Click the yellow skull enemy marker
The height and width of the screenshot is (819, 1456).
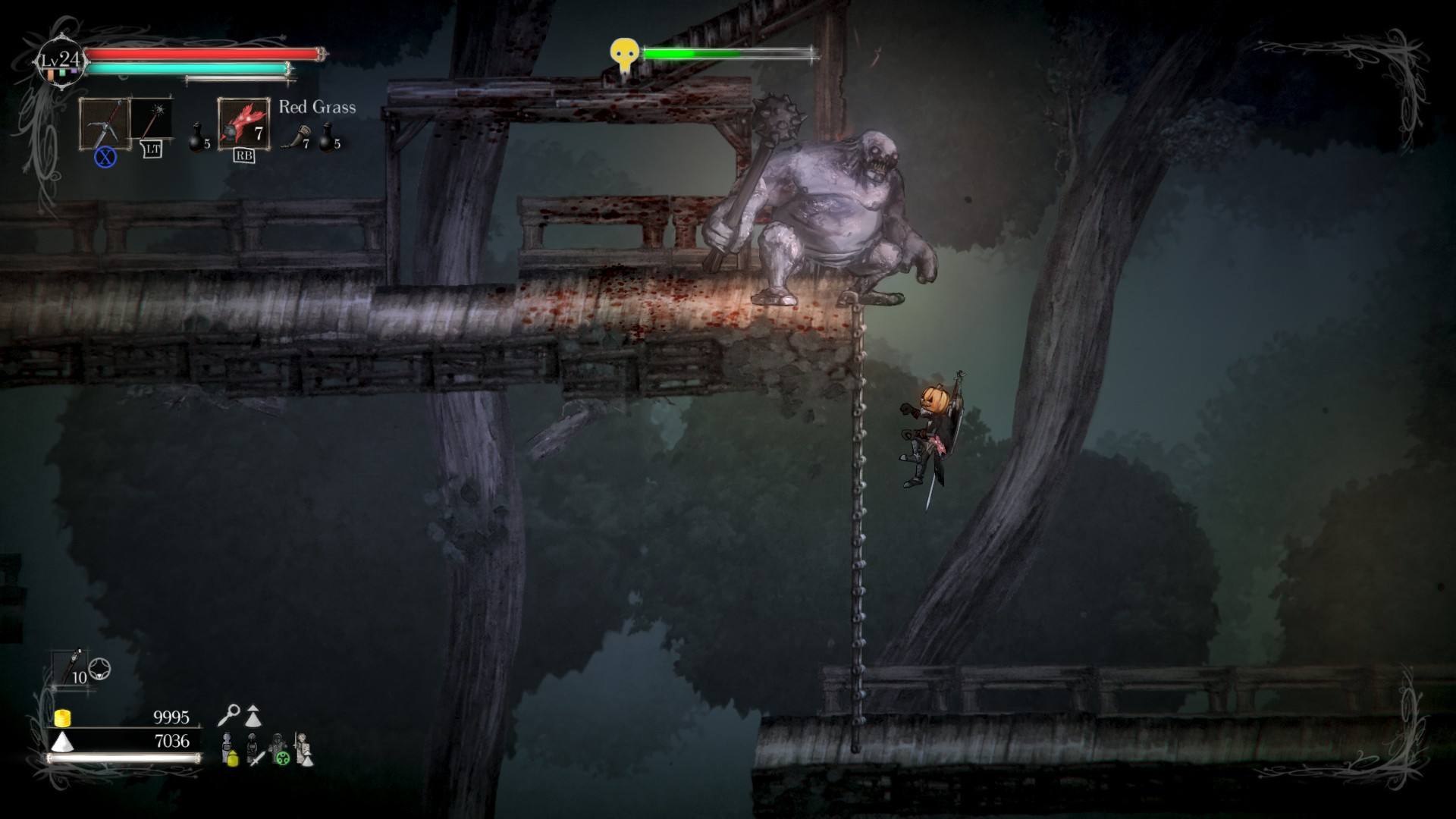pos(623,55)
